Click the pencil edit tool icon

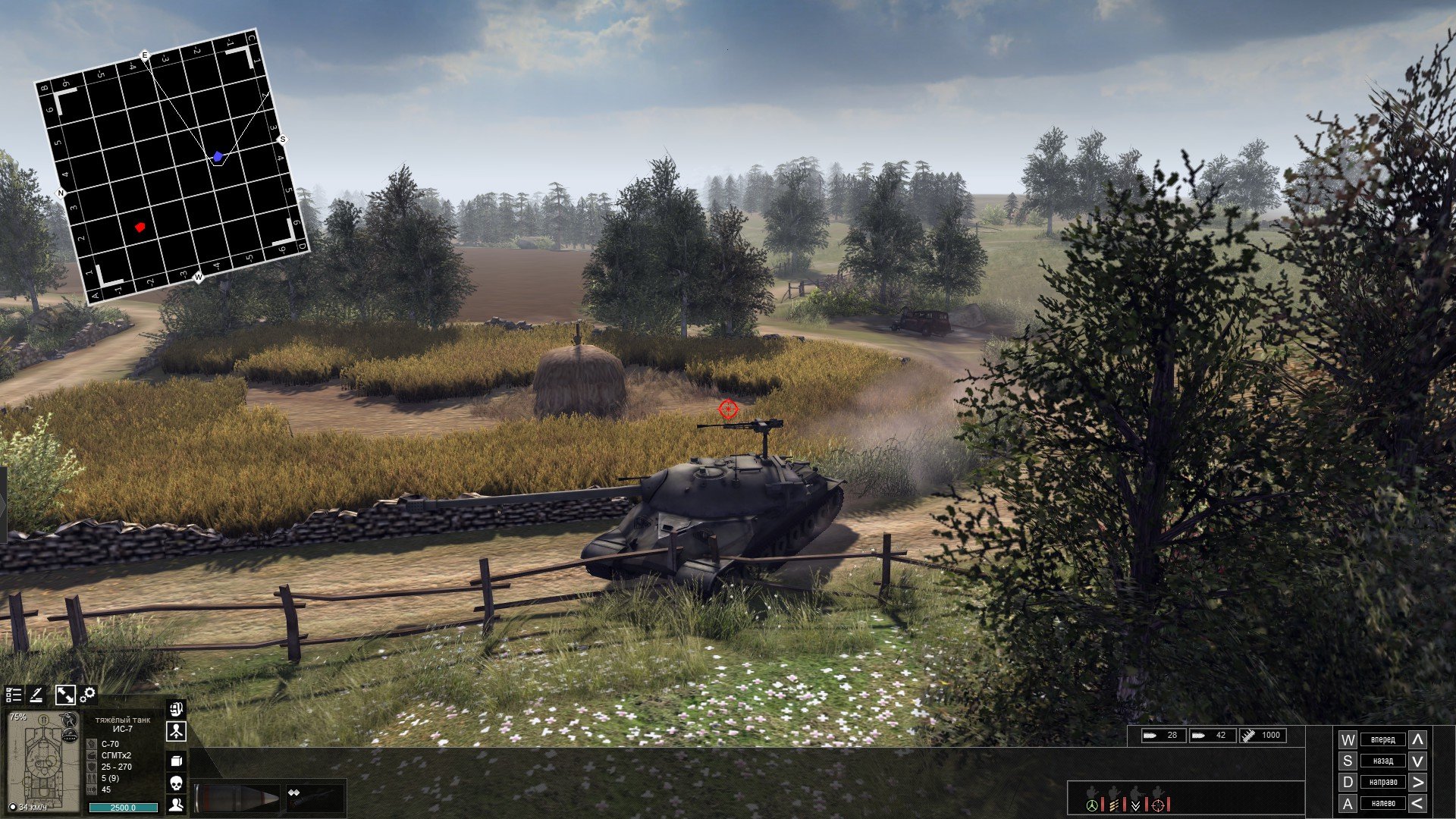tap(36, 695)
